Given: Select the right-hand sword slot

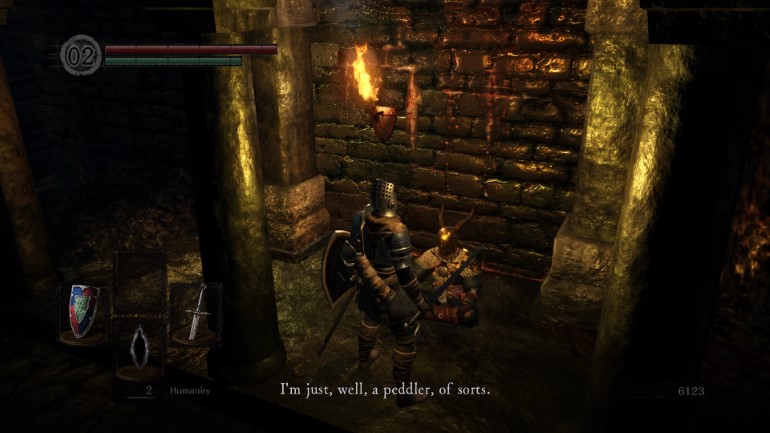Looking at the screenshot, I should (196, 312).
